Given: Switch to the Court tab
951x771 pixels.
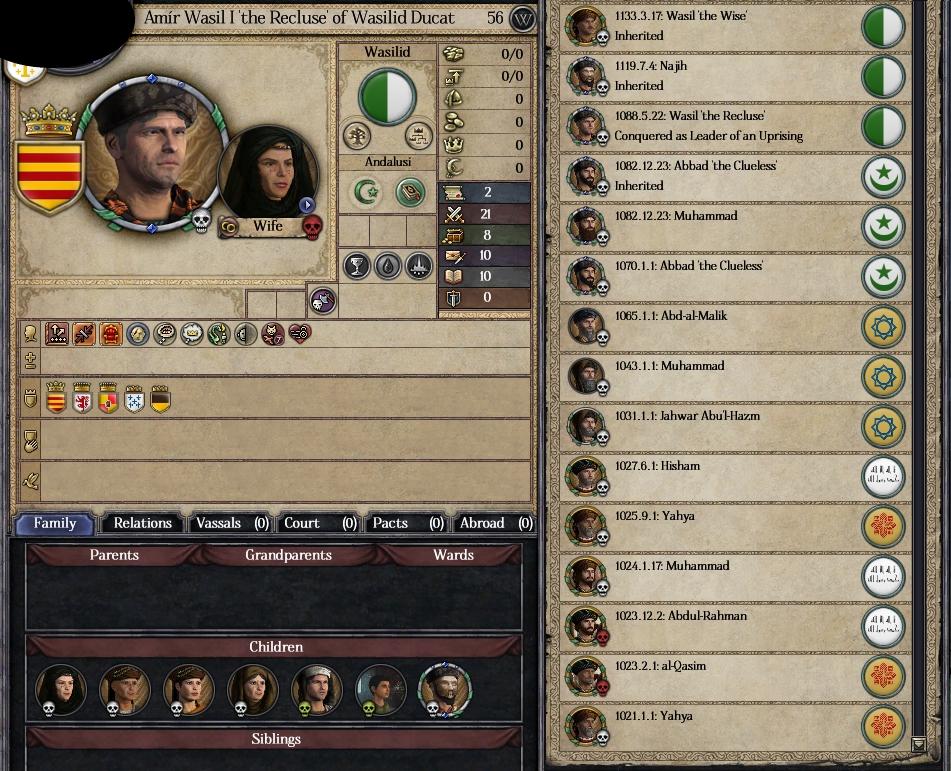Looking at the screenshot, I should tap(319, 523).
